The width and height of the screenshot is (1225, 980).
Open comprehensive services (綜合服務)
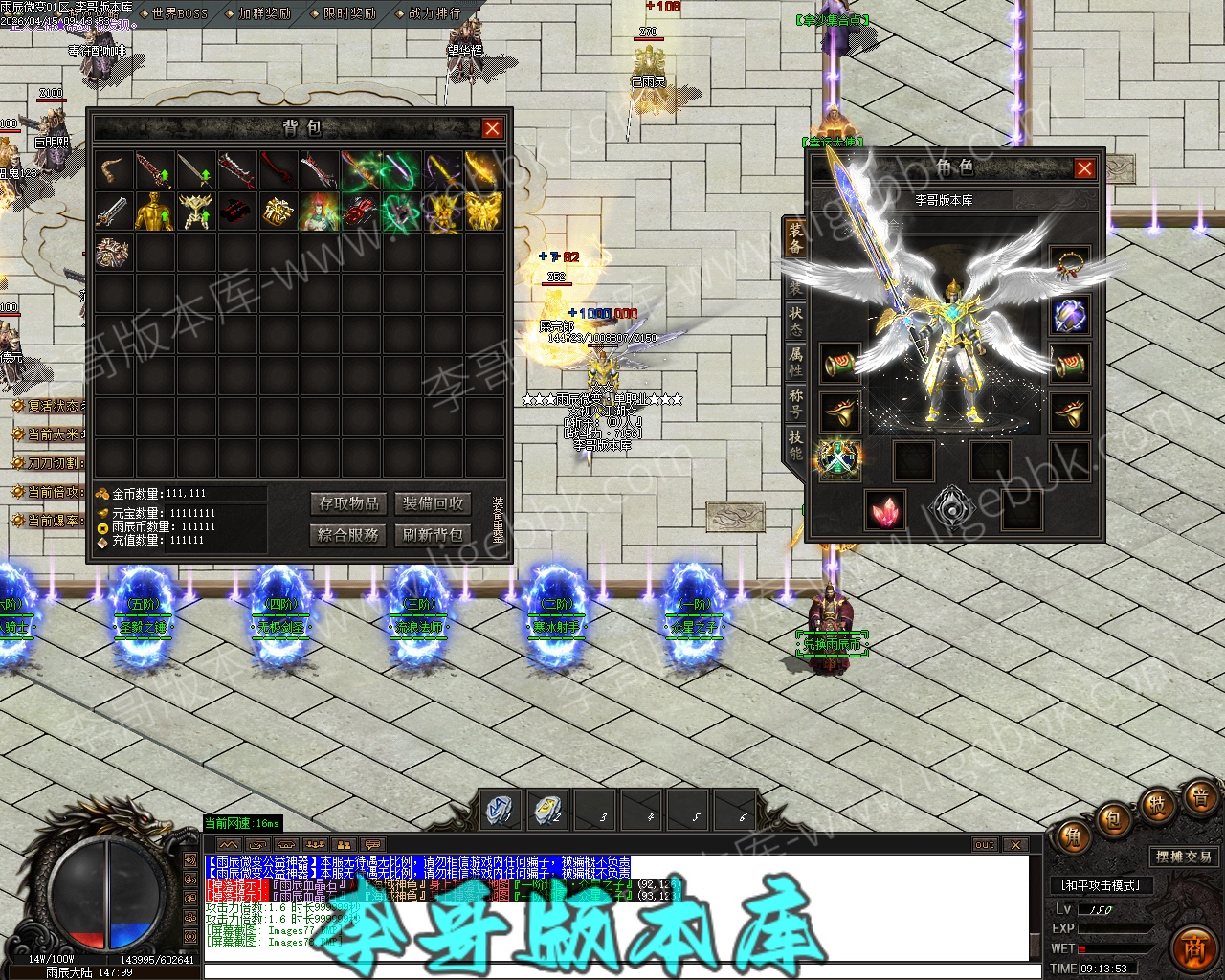[x=349, y=535]
